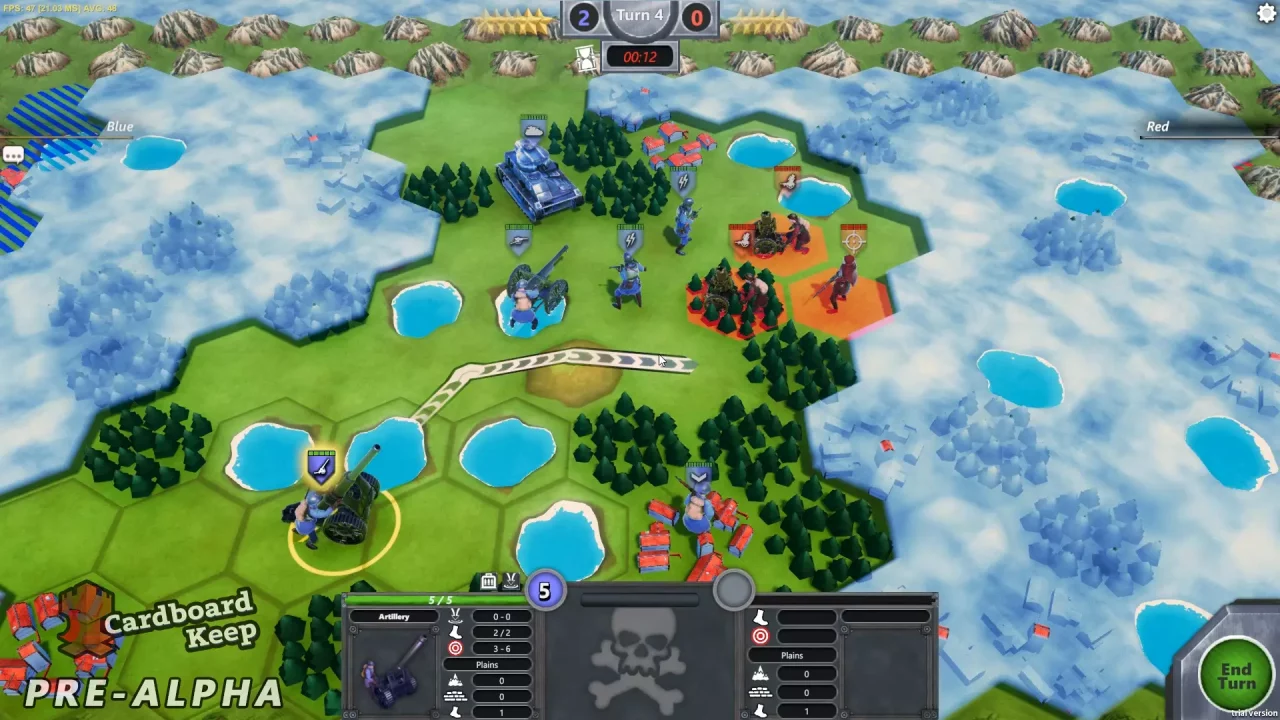Select the Artillery name label in the unit panel

[x=394, y=615]
